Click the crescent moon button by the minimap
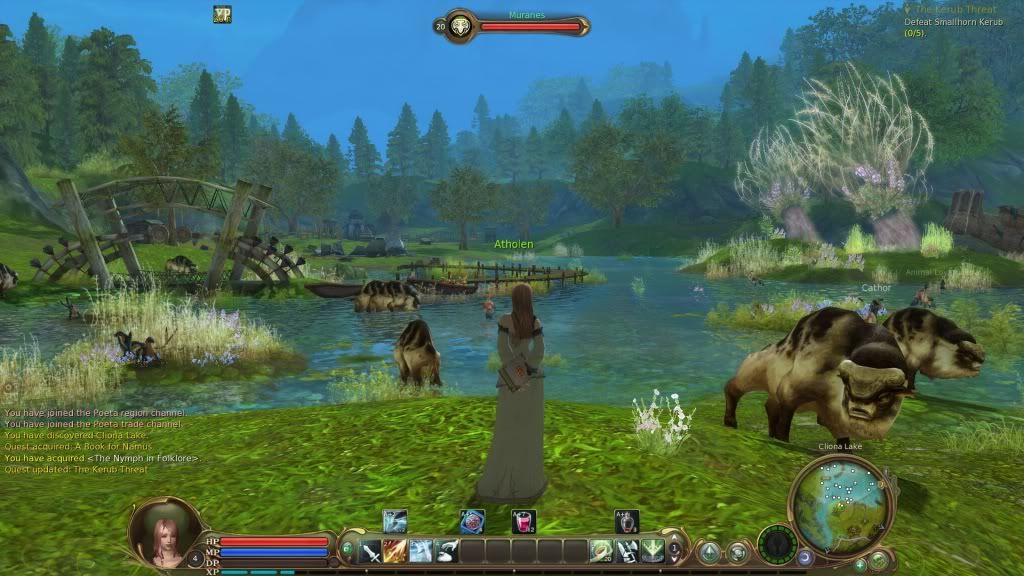The width and height of the screenshot is (1024, 576). coord(805,557)
